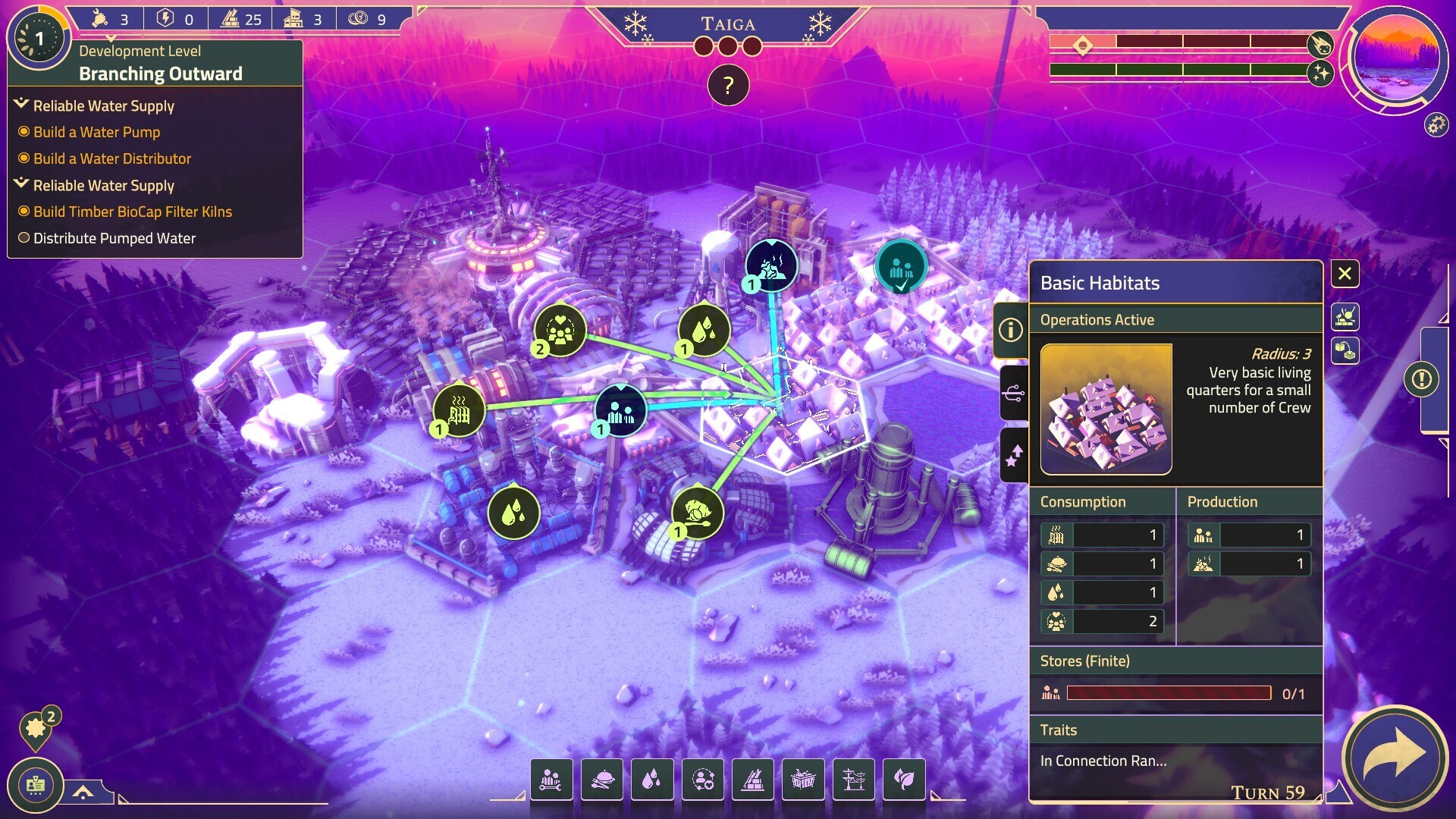End the turn with the arrow button
The image size is (1456, 819).
(x=1394, y=757)
